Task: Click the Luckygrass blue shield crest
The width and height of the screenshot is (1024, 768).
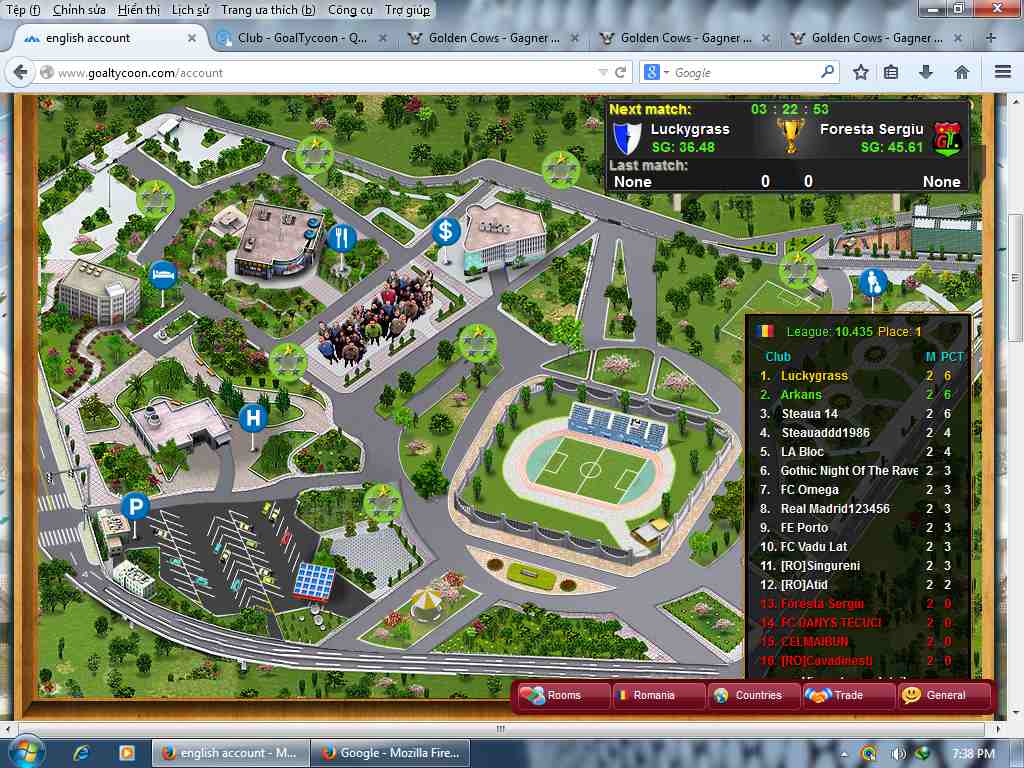Action: (626, 137)
